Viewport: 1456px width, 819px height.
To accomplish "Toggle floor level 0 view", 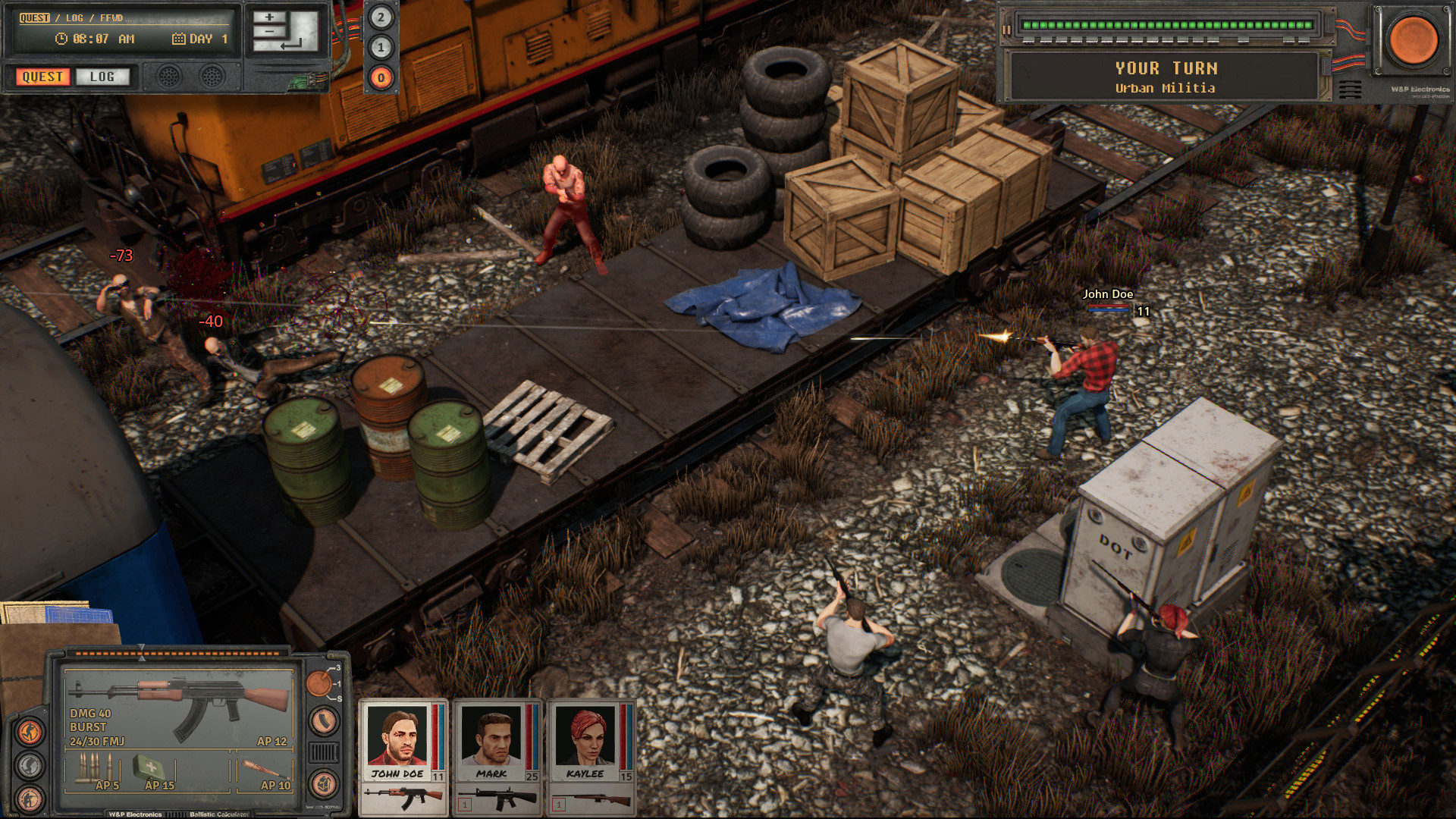I will pos(380,78).
